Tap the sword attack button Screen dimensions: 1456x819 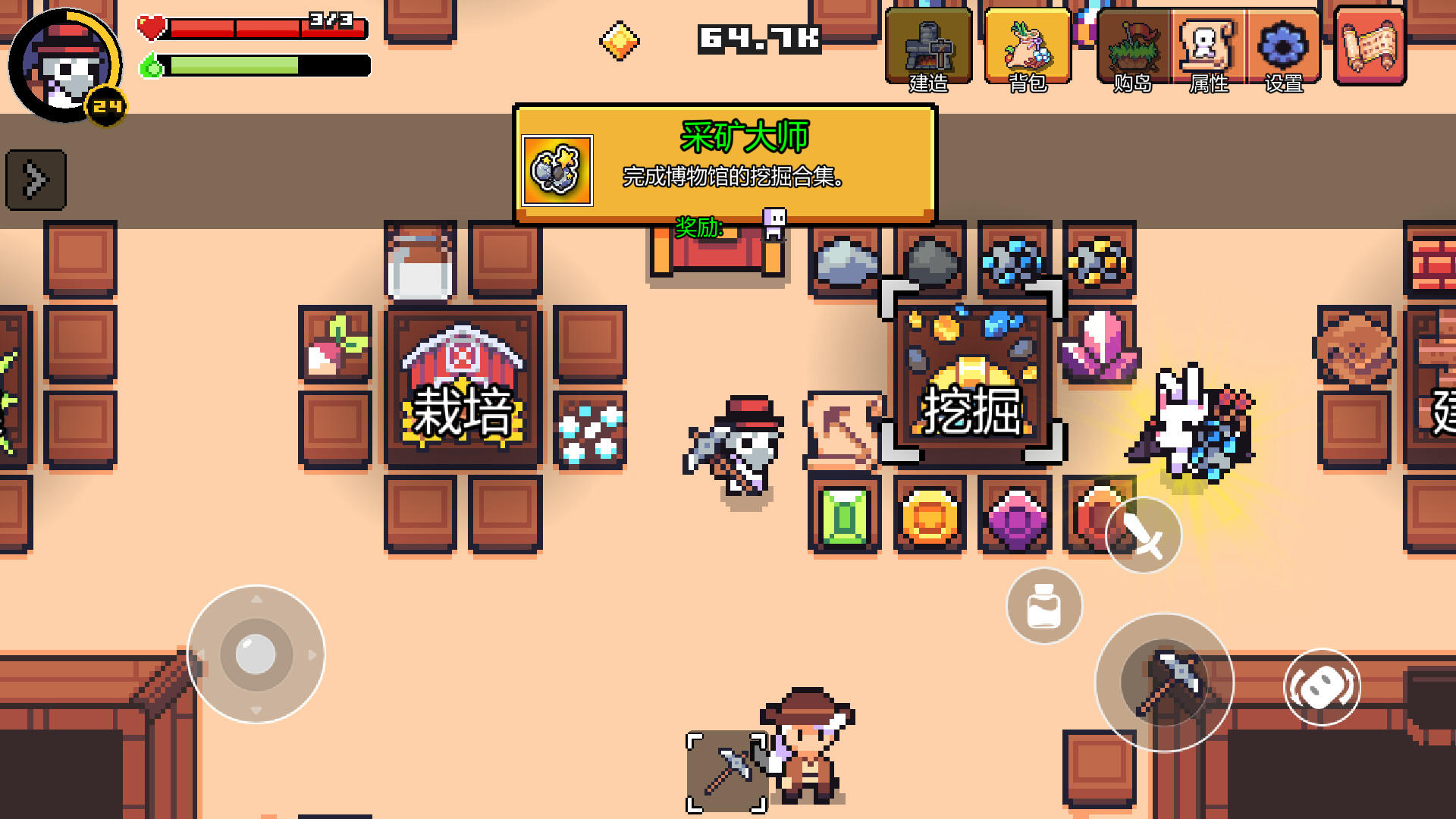[x=1142, y=535]
